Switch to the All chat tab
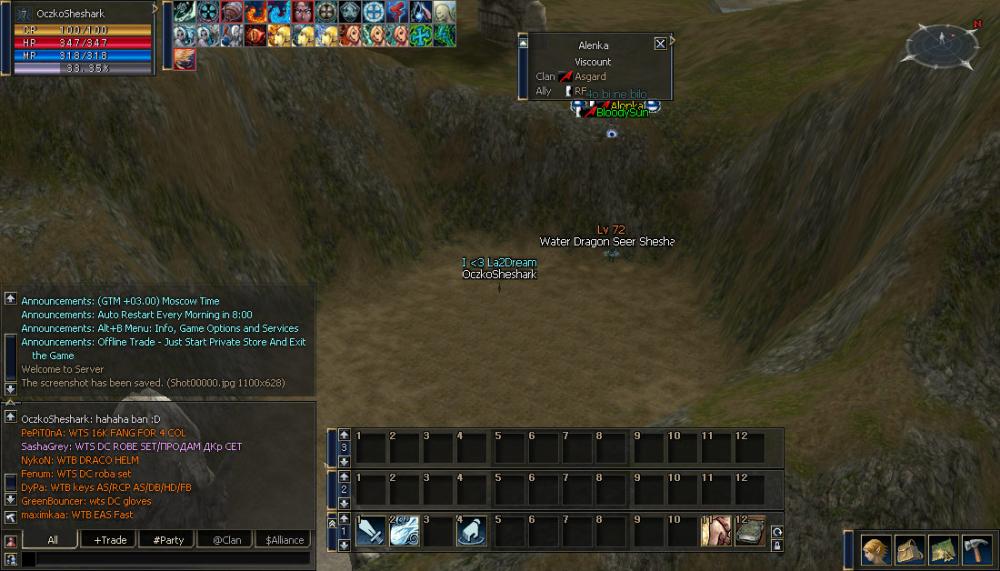1000x571 pixels. [52, 540]
